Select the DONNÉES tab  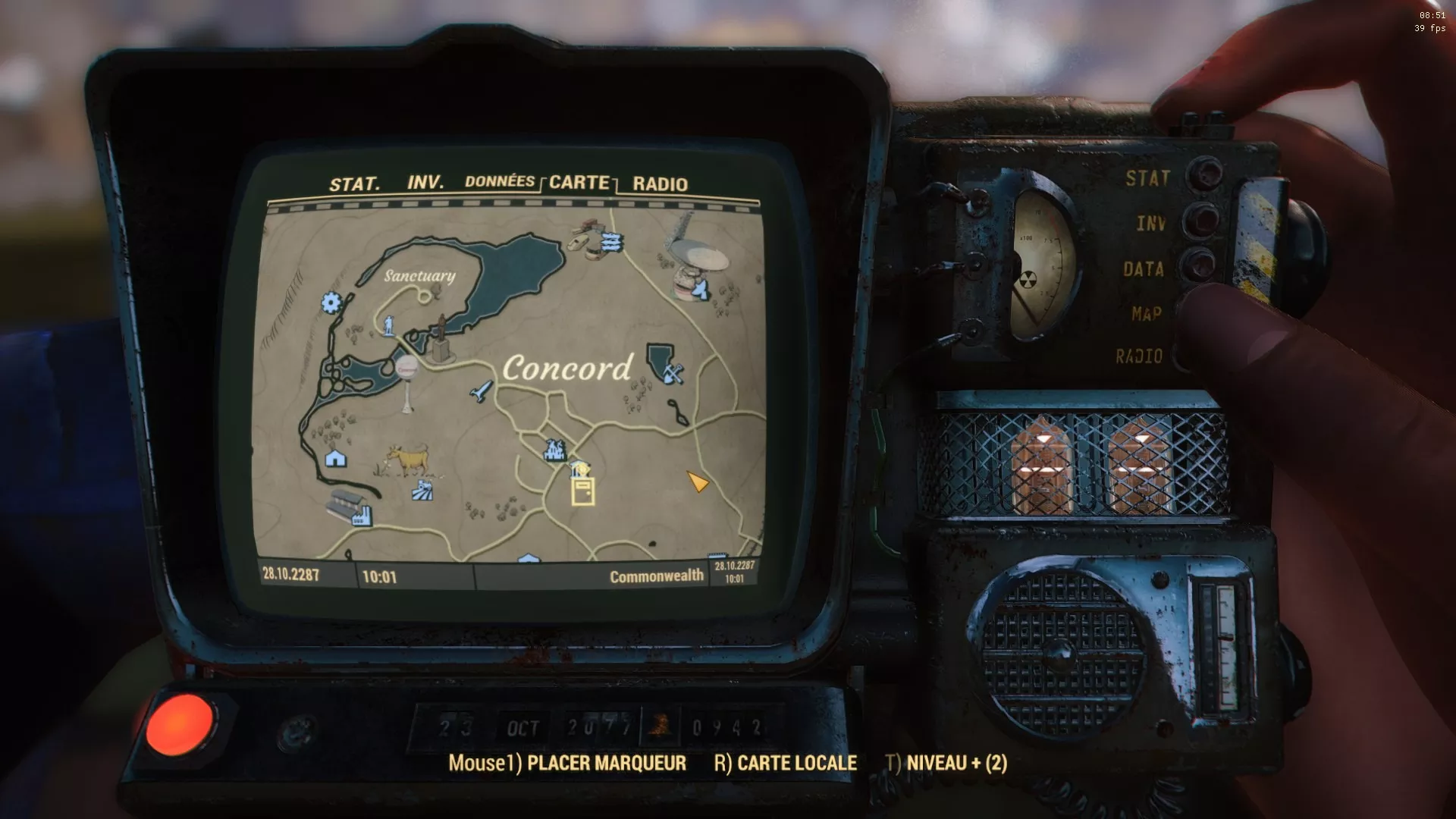tap(500, 181)
